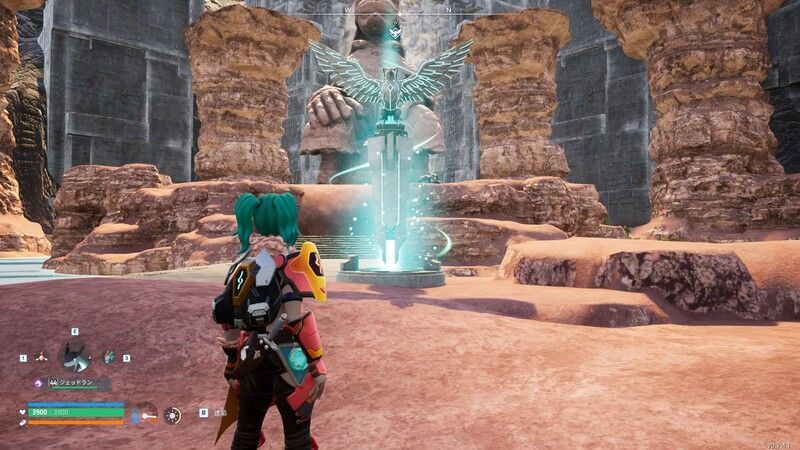Click the equipped weapon gauge icon

click(x=145, y=414)
